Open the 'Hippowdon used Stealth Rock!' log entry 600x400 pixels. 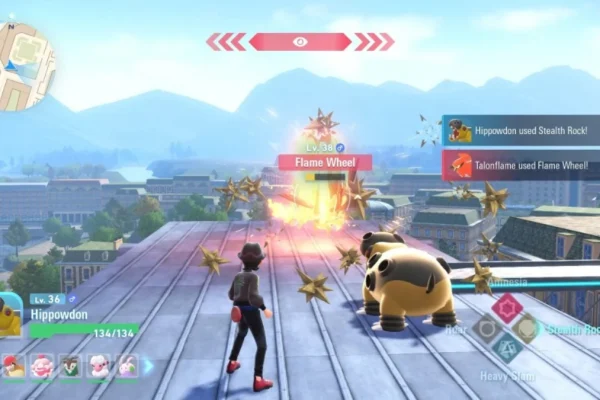[520, 130]
